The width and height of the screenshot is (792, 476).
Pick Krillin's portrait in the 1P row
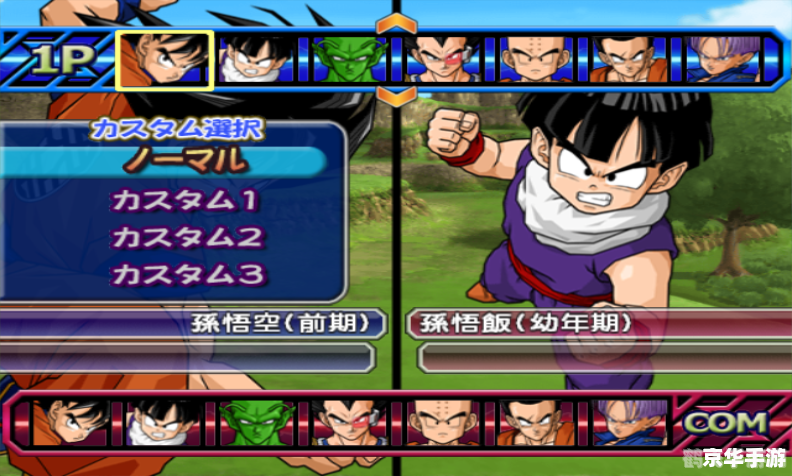(535, 59)
